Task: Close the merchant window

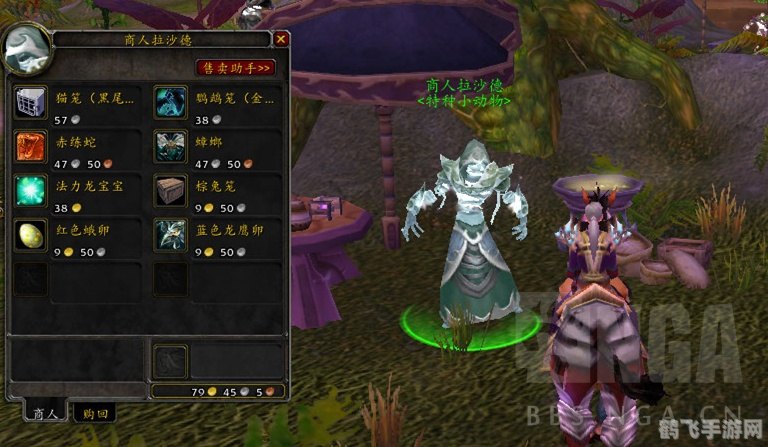Action: point(281,39)
